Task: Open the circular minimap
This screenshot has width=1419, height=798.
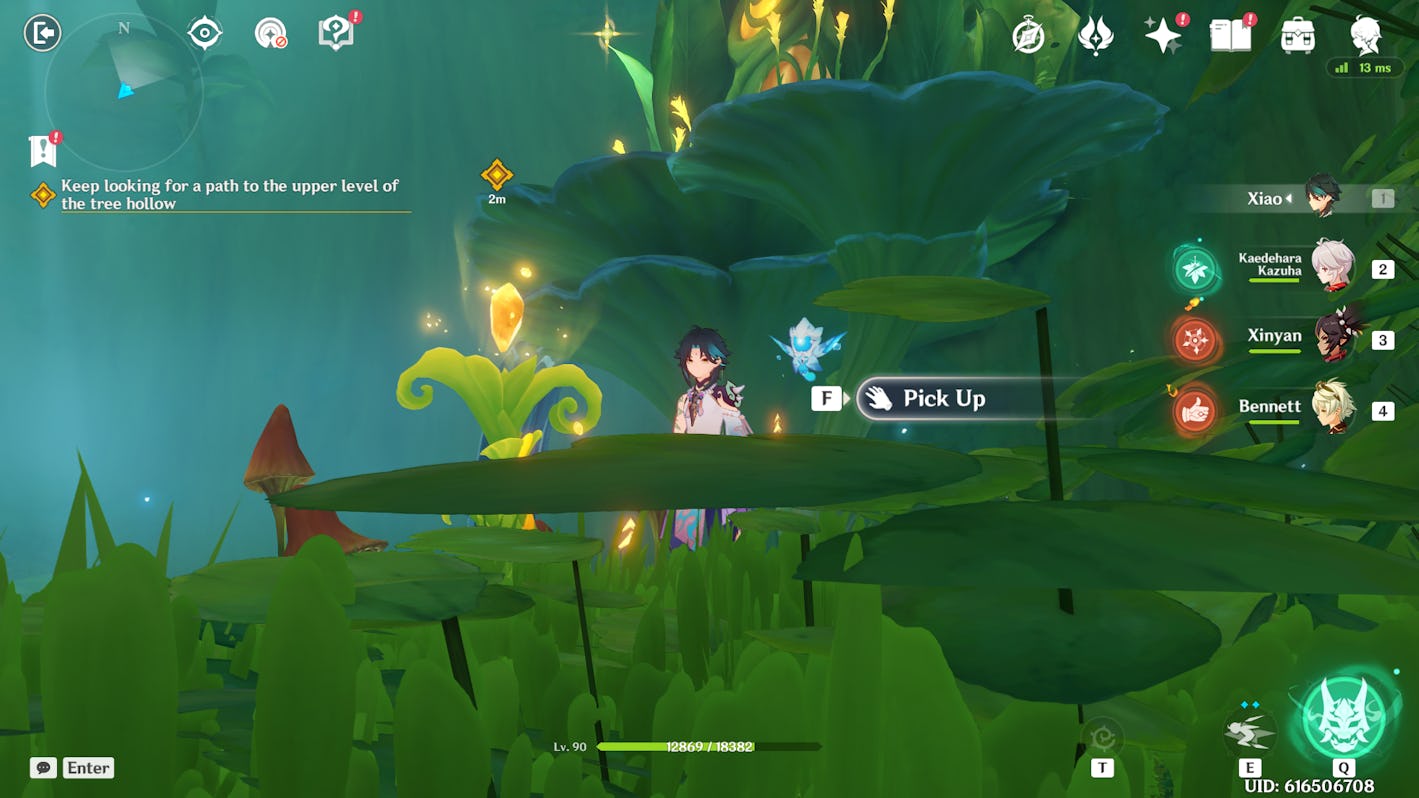Action: [x=124, y=92]
